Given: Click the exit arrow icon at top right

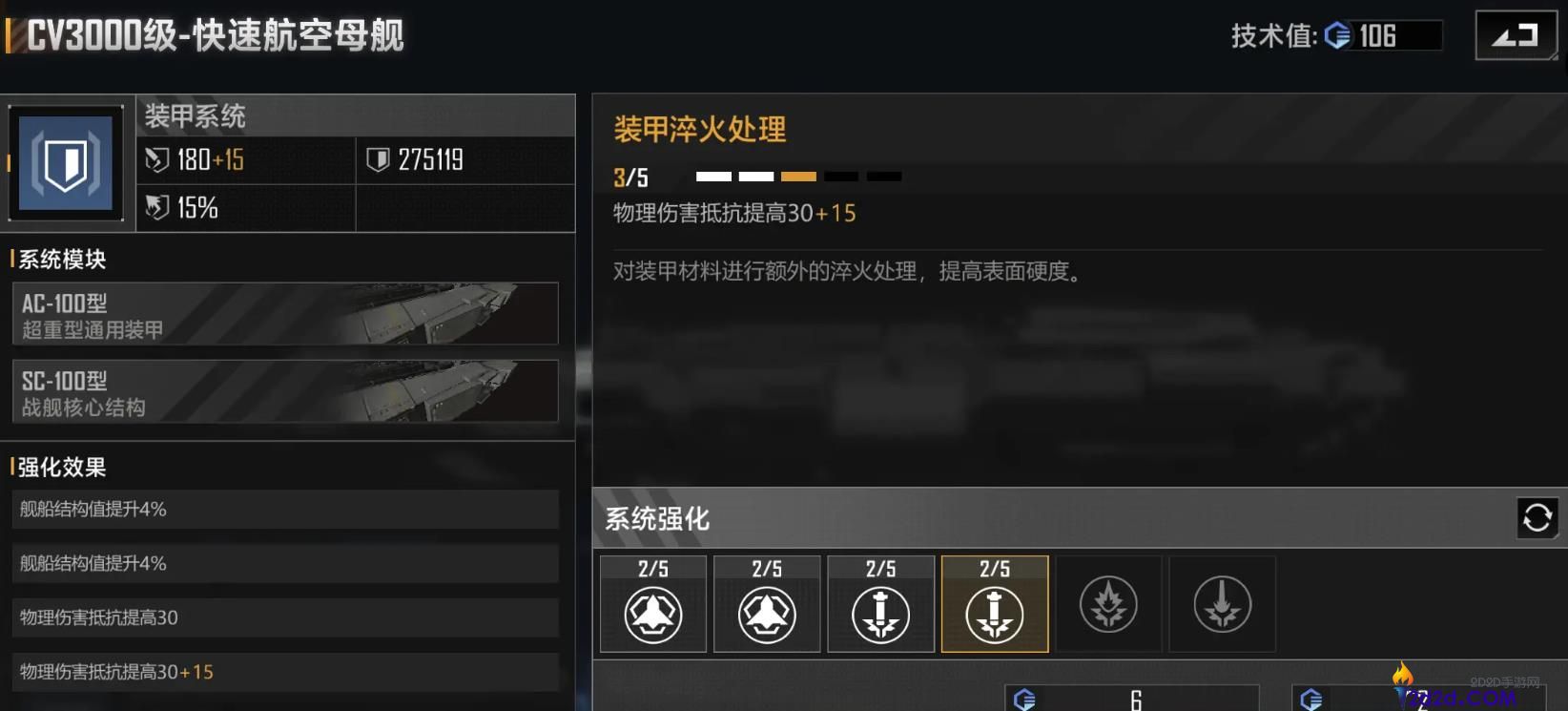Looking at the screenshot, I should click(1516, 33).
